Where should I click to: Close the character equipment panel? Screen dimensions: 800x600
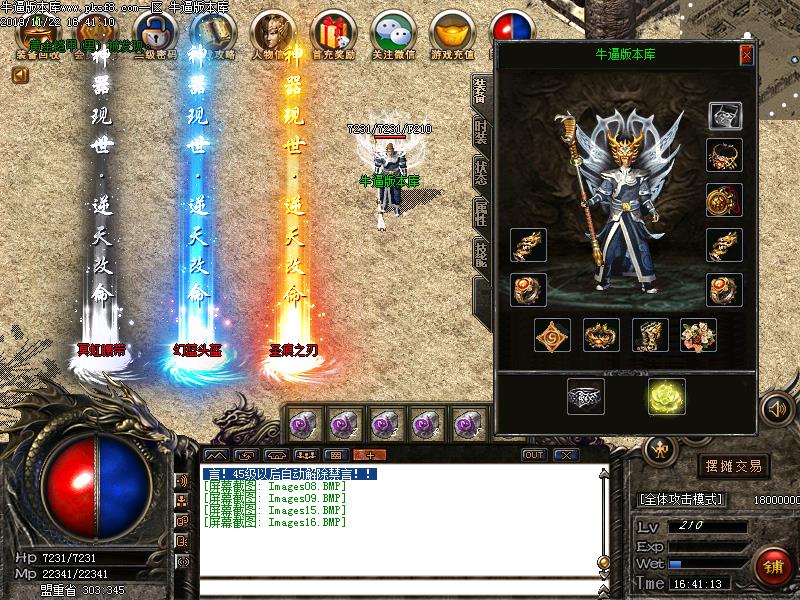click(746, 55)
